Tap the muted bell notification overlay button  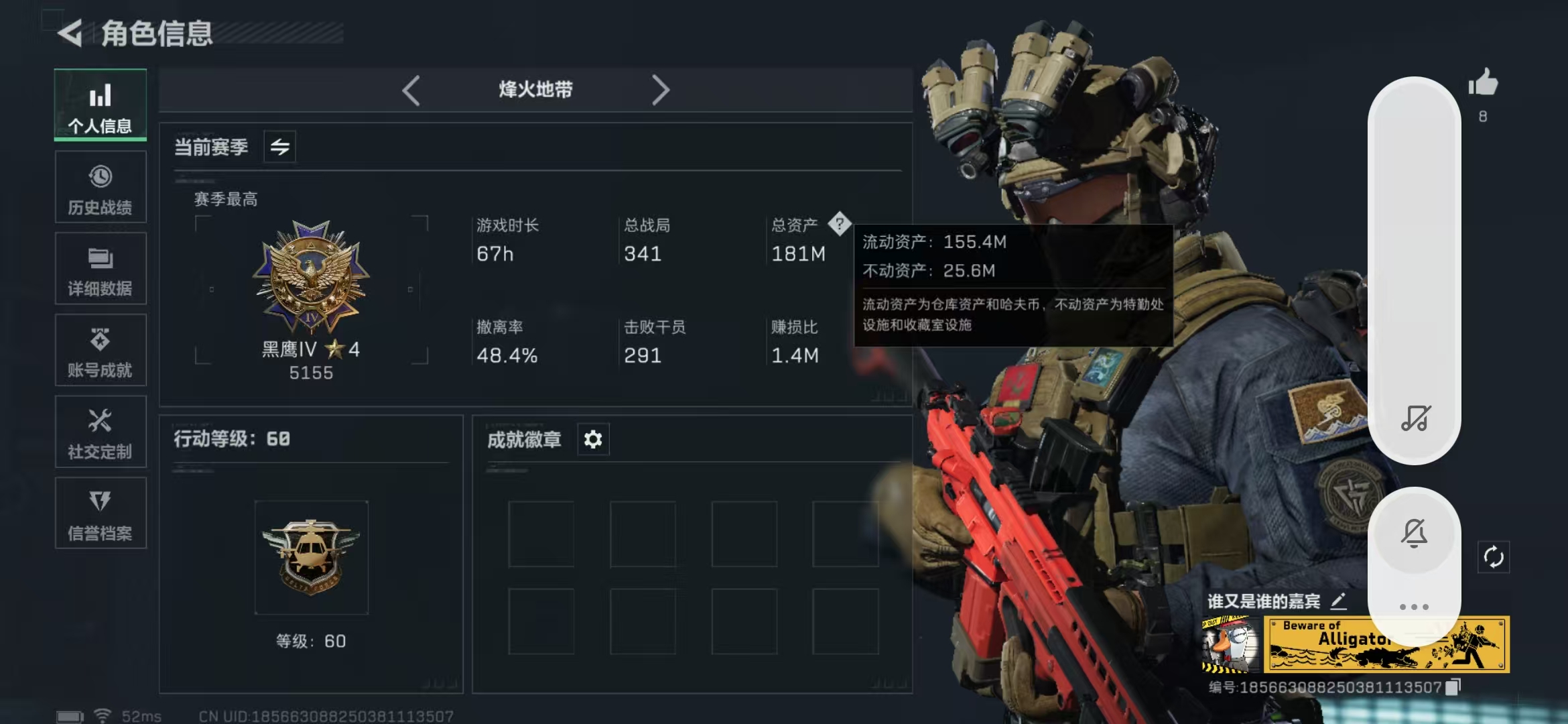coord(1415,533)
